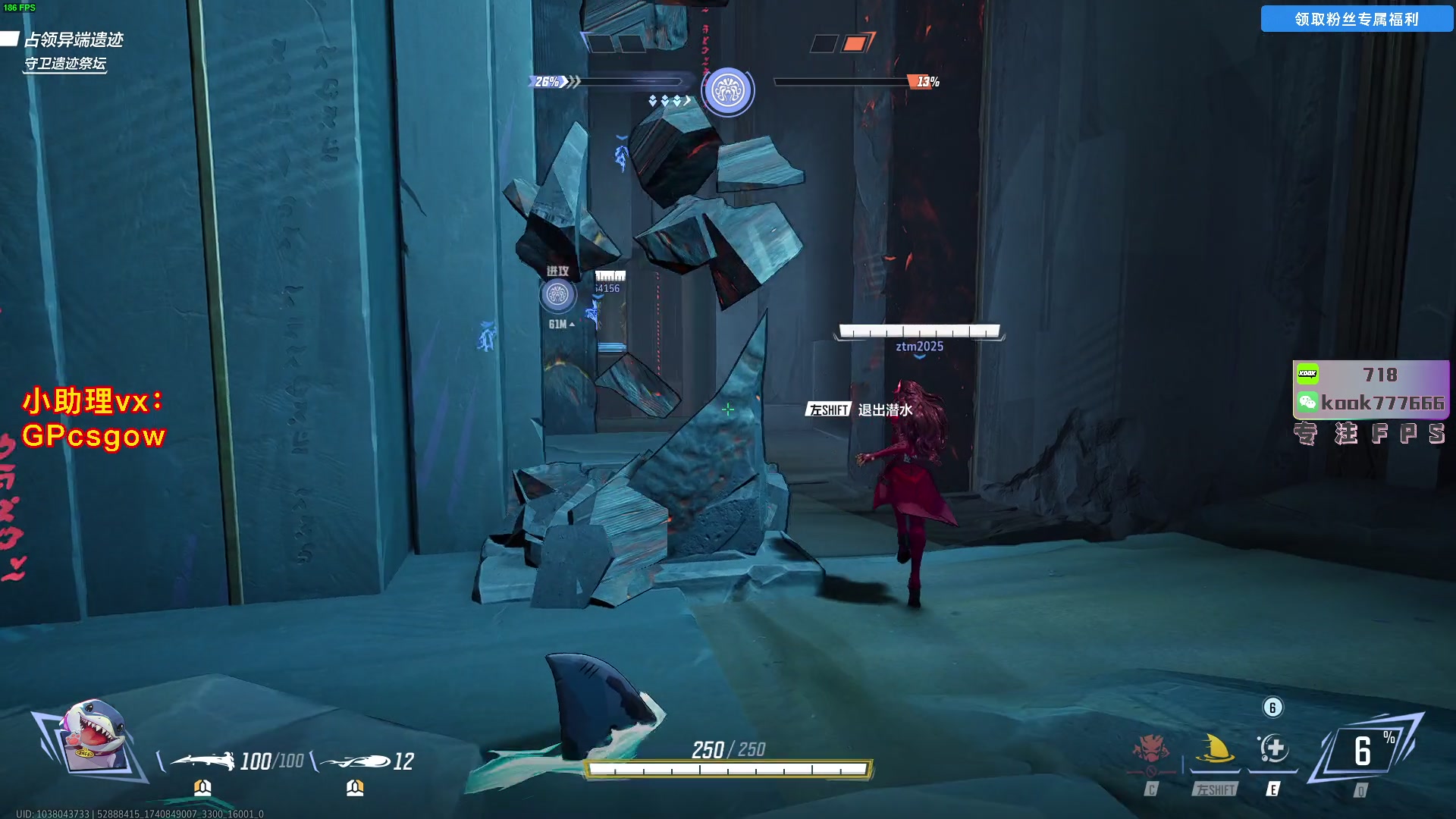Image resolution: width=1456 pixels, height=819 pixels.
Task: Select the secondary water spray weapon icon
Action: [355, 761]
